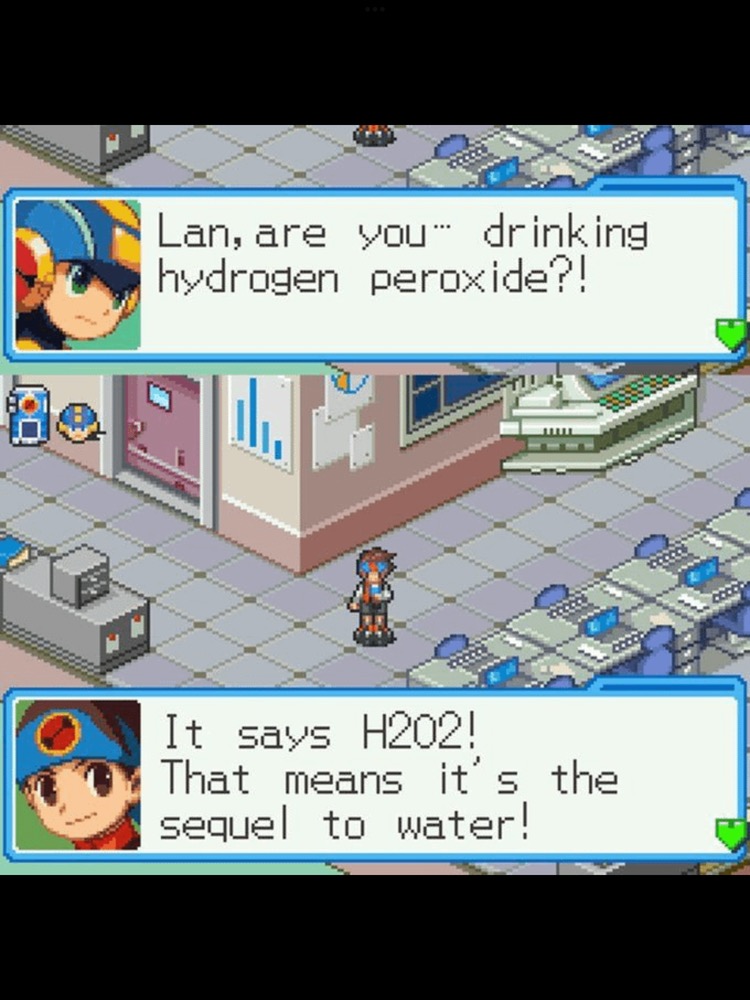Viewport: 750px width, 1000px height.
Task: Click MegaMan's speaker portrait in the dialogue
Action: tap(78, 273)
